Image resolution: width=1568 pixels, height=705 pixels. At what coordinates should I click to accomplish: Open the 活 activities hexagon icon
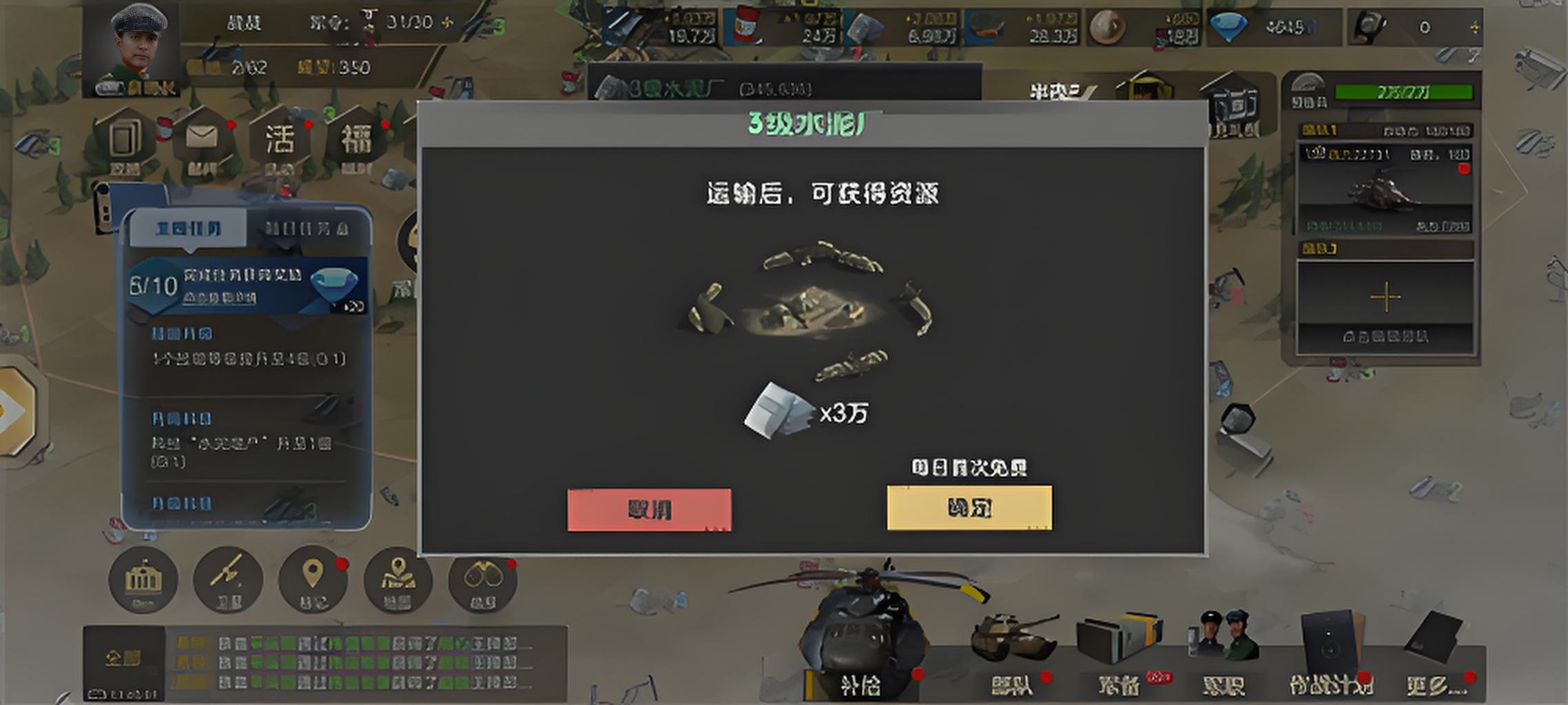[280, 140]
